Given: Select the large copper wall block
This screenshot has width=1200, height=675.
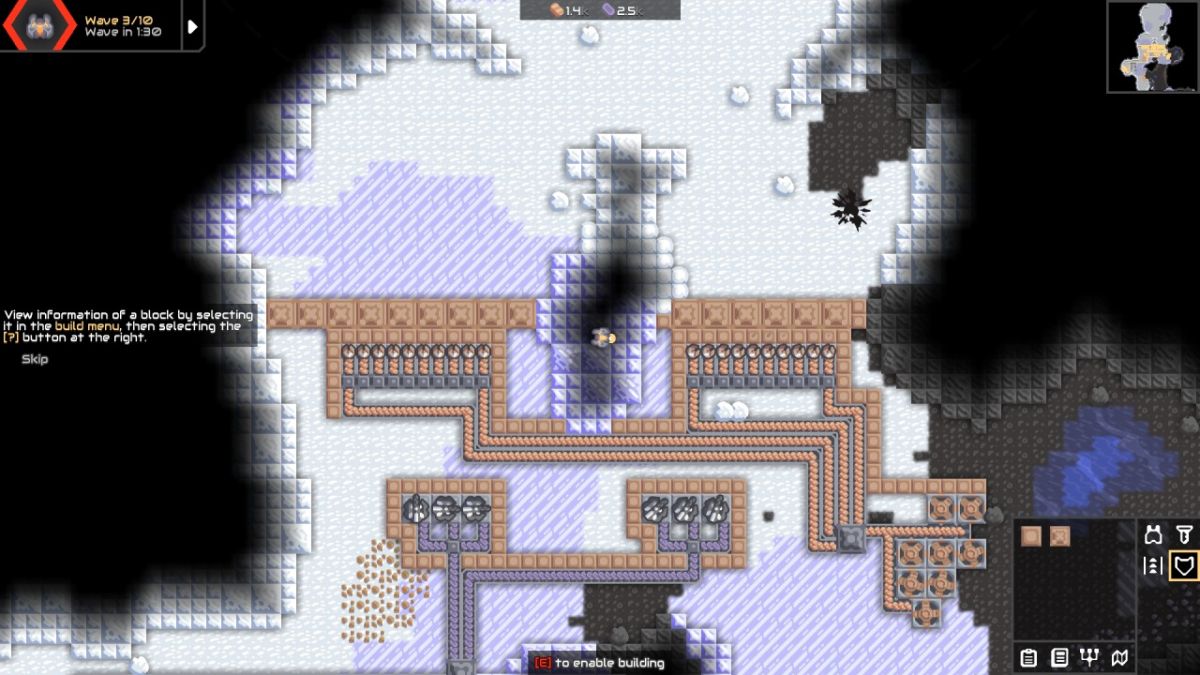Looking at the screenshot, I should coord(1060,536).
